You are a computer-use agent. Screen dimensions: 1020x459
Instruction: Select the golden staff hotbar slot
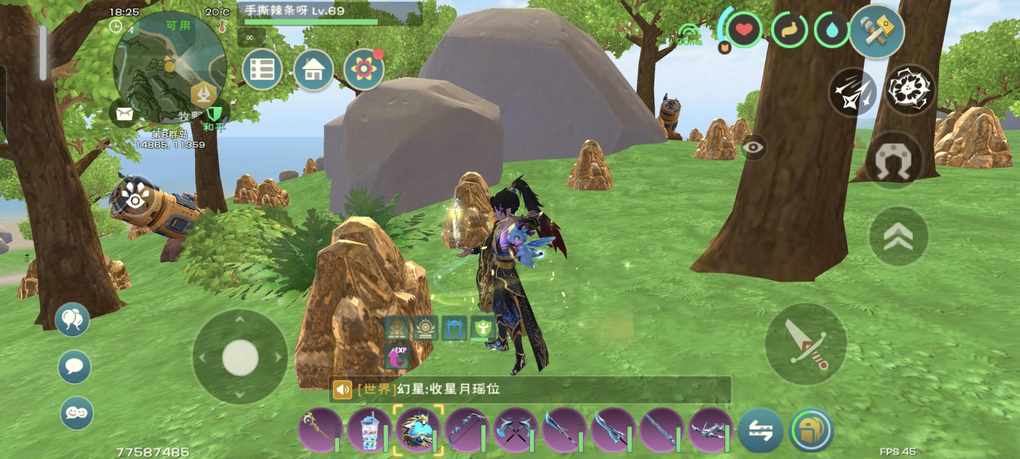(x=320, y=431)
